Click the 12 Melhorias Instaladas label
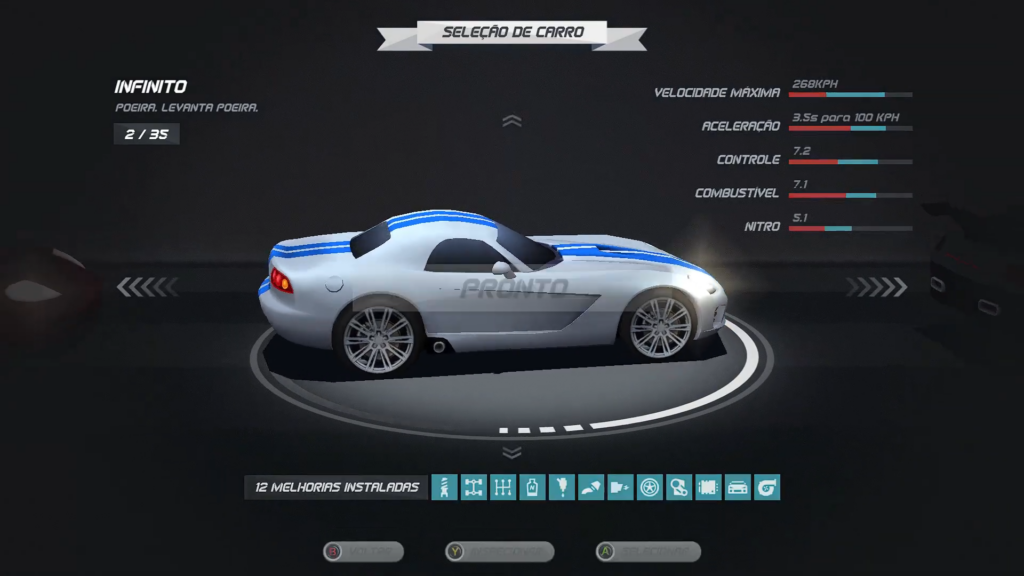The height and width of the screenshot is (576, 1024). [337, 487]
